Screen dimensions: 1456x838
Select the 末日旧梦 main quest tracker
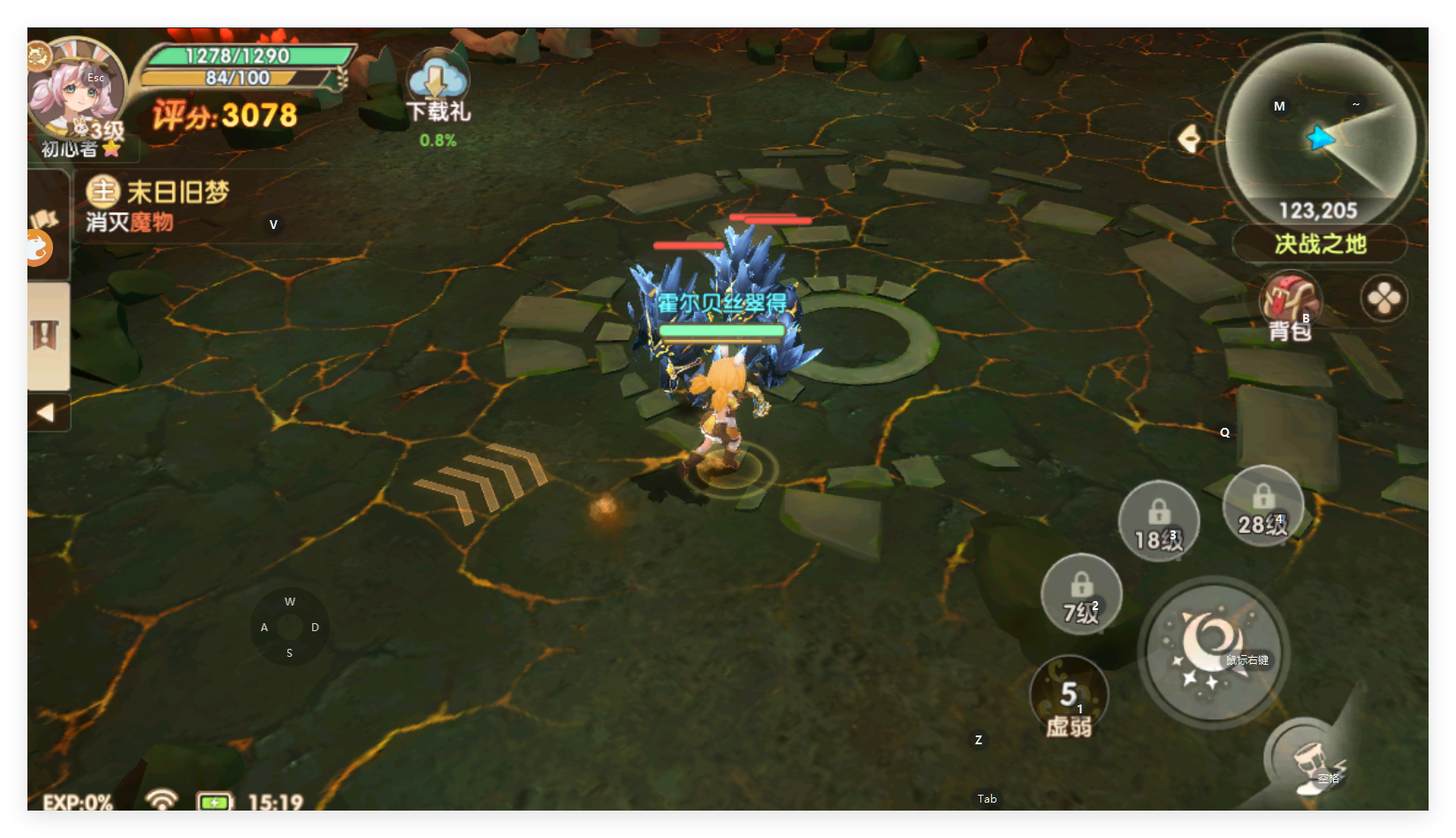click(177, 193)
